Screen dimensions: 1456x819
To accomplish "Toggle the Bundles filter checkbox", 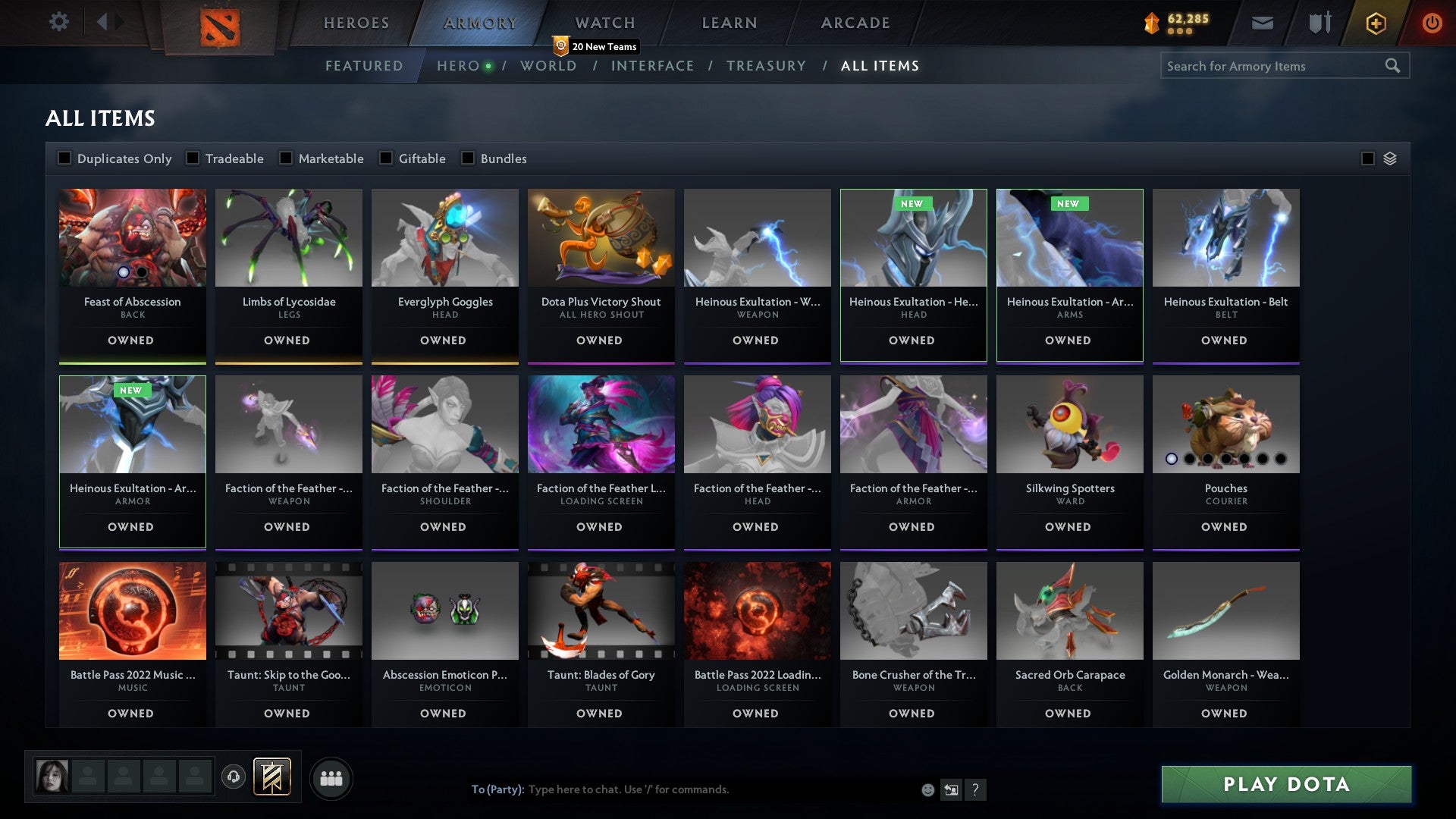I will (x=466, y=158).
